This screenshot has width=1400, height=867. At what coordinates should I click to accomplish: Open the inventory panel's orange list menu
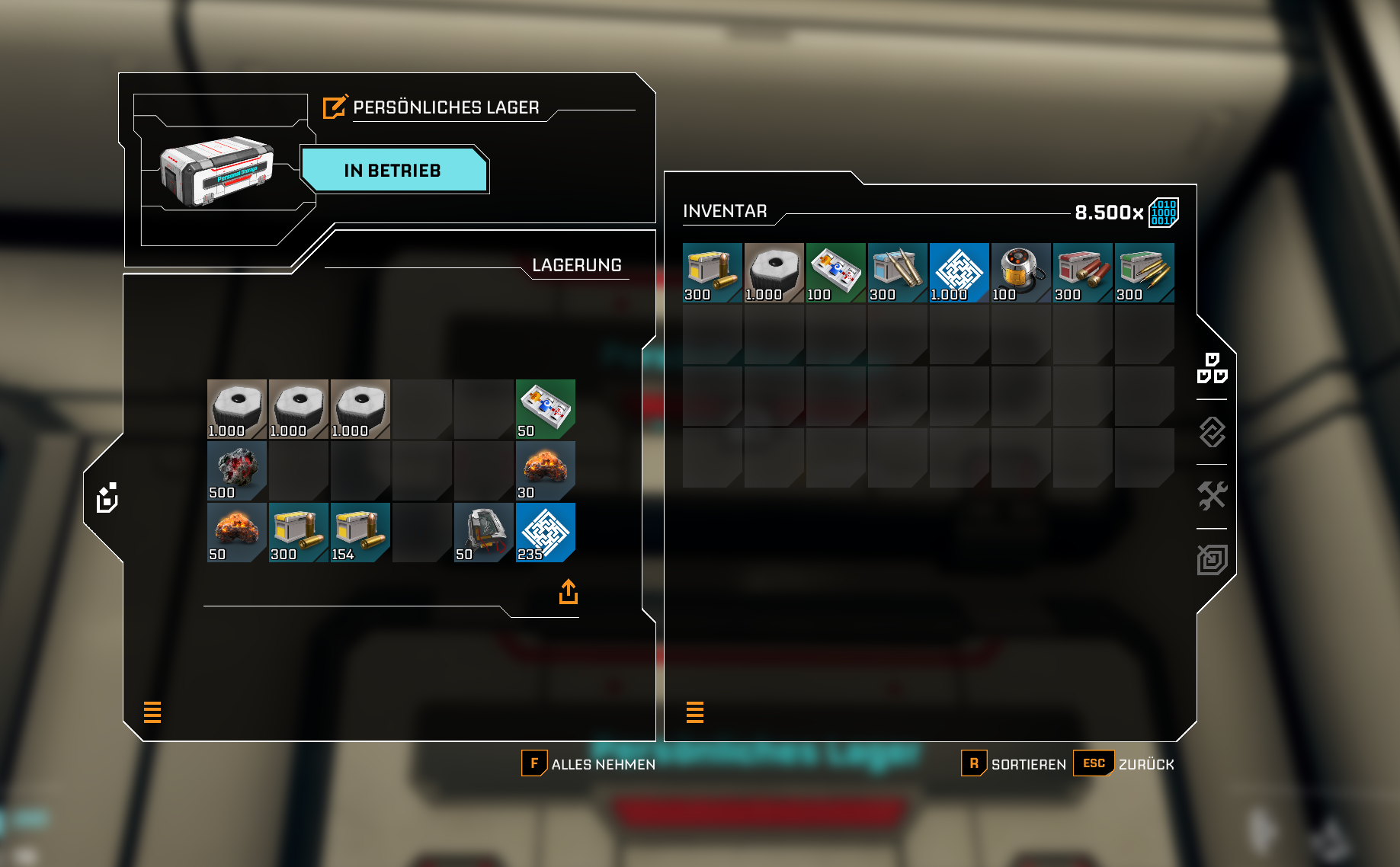[x=695, y=712]
